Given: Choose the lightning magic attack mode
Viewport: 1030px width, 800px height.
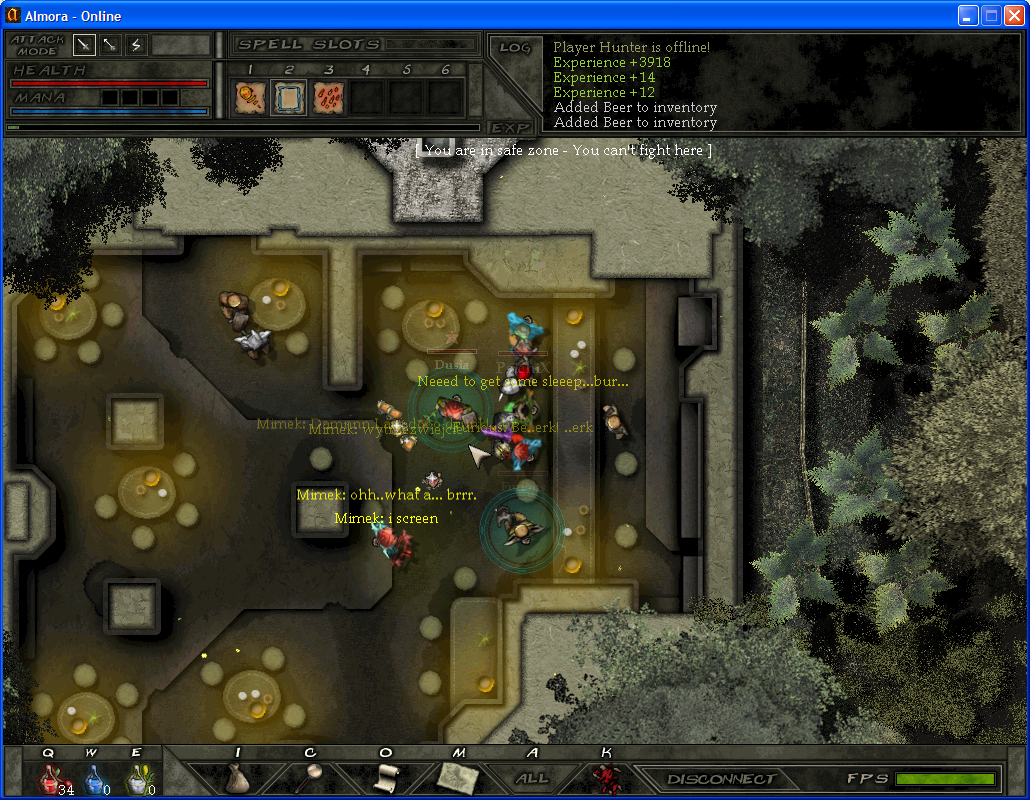Looking at the screenshot, I should [x=136, y=45].
